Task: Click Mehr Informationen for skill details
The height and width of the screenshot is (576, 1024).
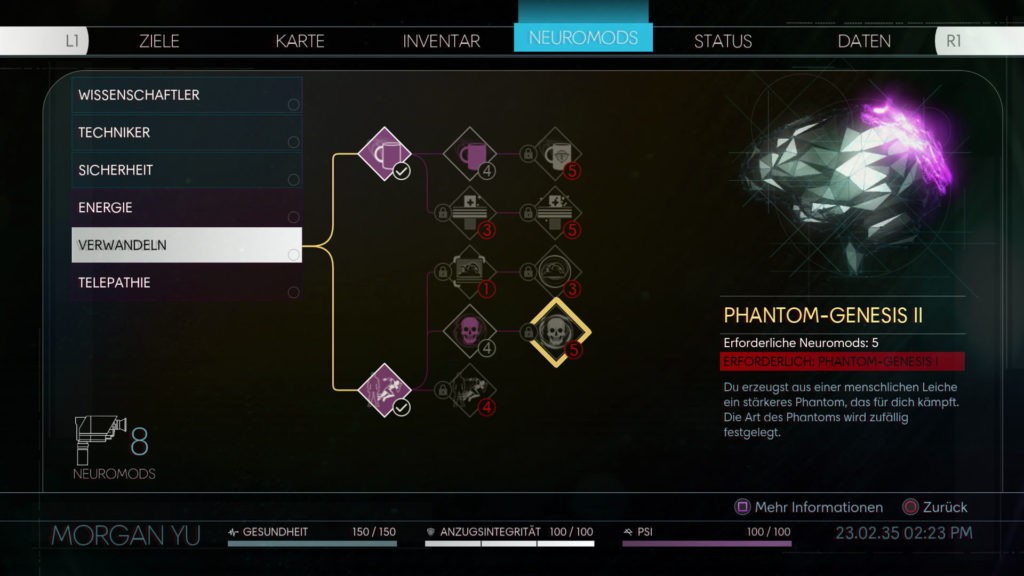Action: 809,507
